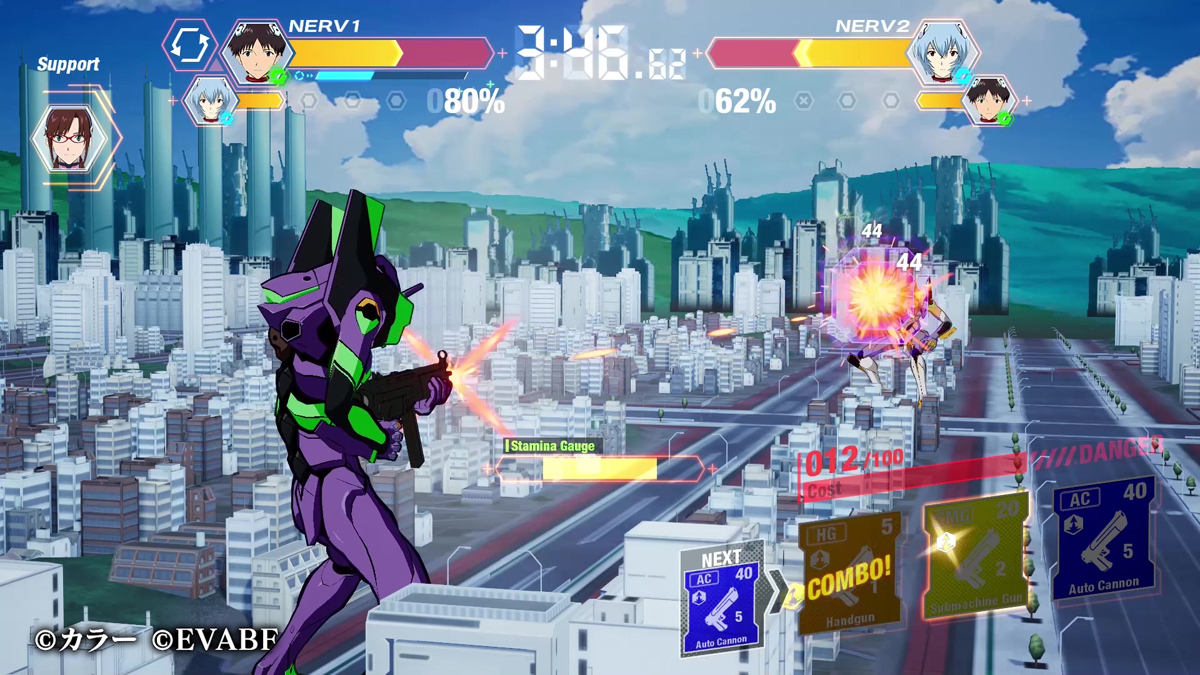Select Shinji's large portrait on NERV1
Image resolution: width=1200 pixels, height=675 pixels.
coord(256,52)
